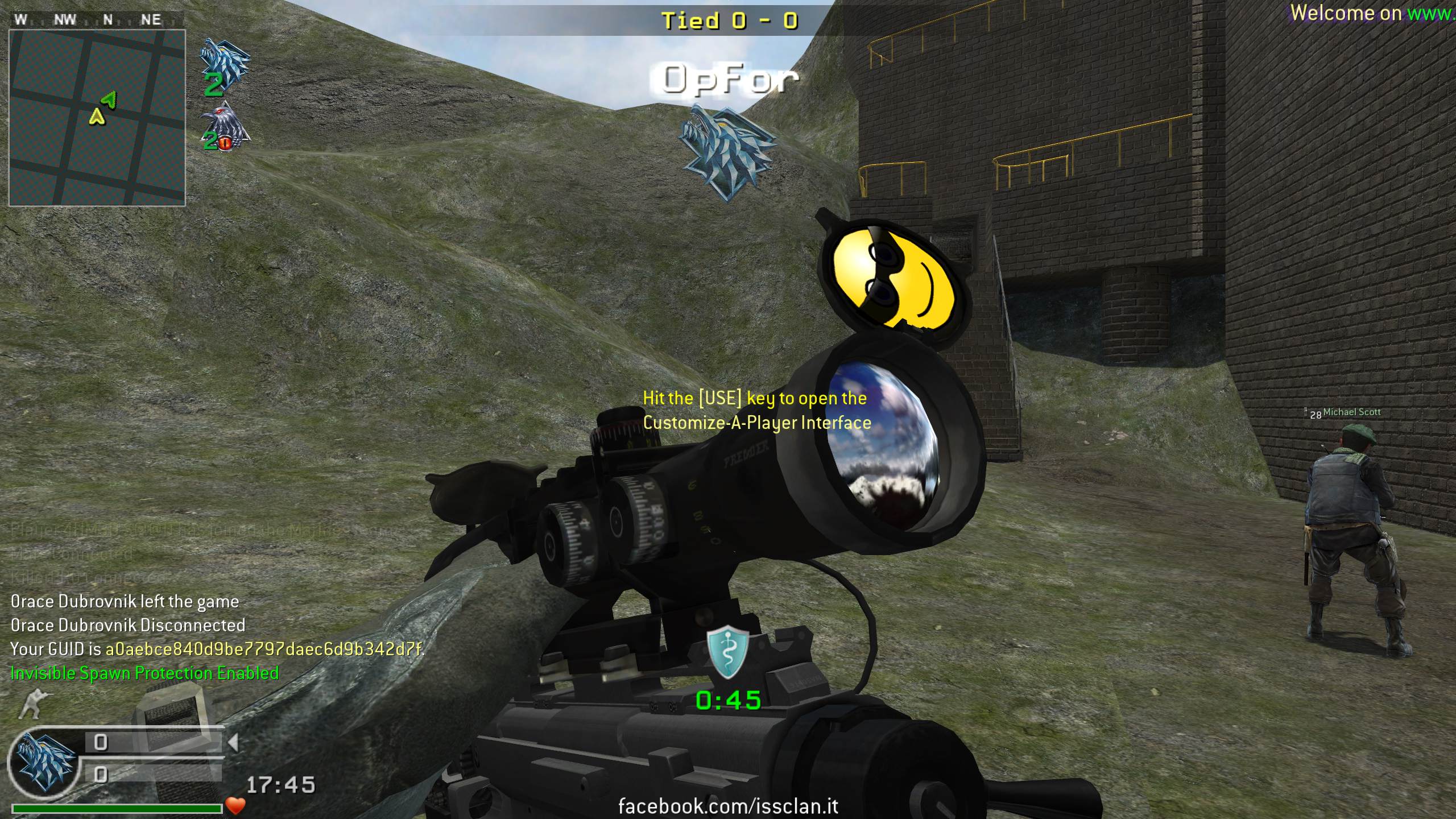Screen dimensions: 1456x819
Task: Open the facebook.com/issclan.it link text
Action: tap(728, 806)
